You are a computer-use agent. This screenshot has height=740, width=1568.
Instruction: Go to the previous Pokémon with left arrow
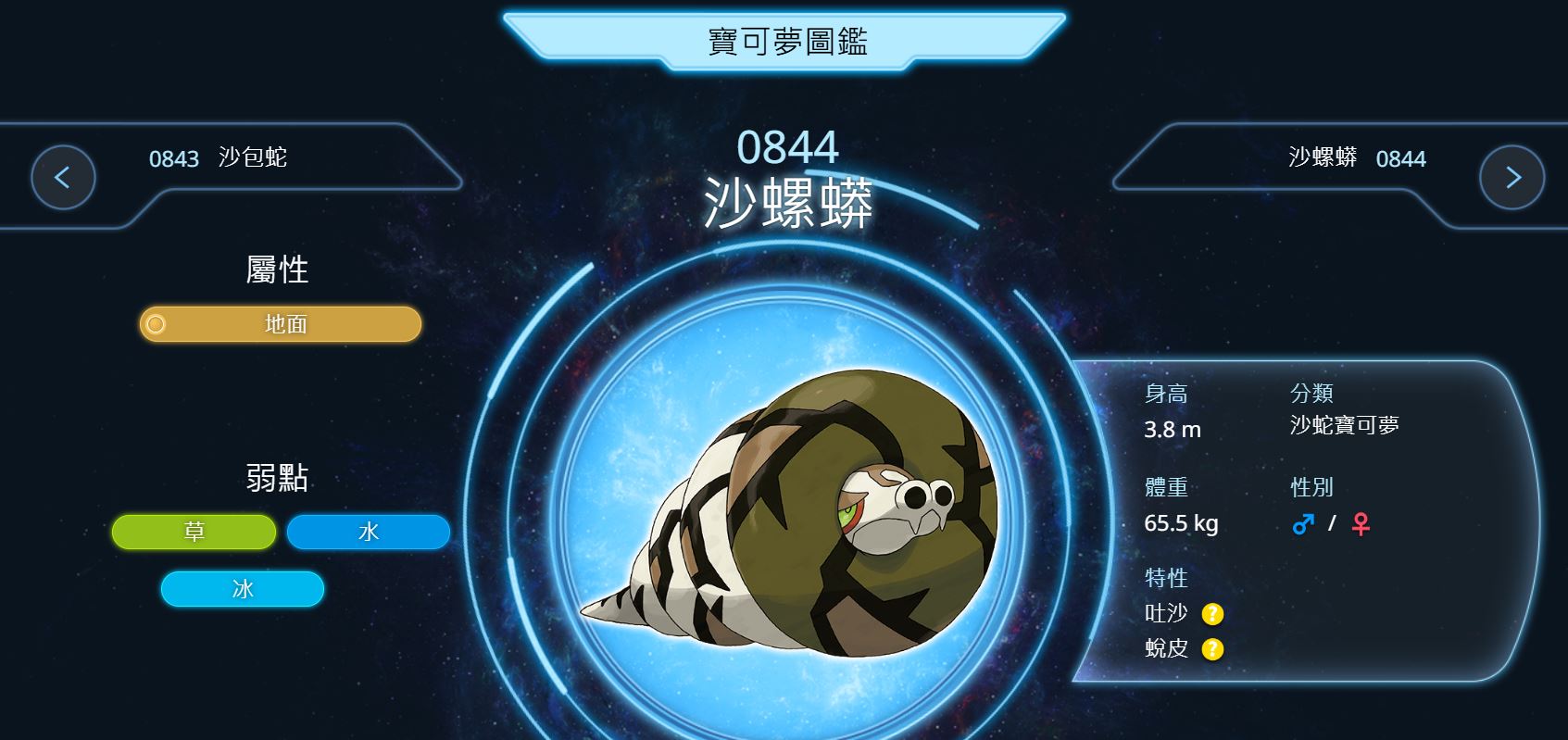(x=63, y=177)
